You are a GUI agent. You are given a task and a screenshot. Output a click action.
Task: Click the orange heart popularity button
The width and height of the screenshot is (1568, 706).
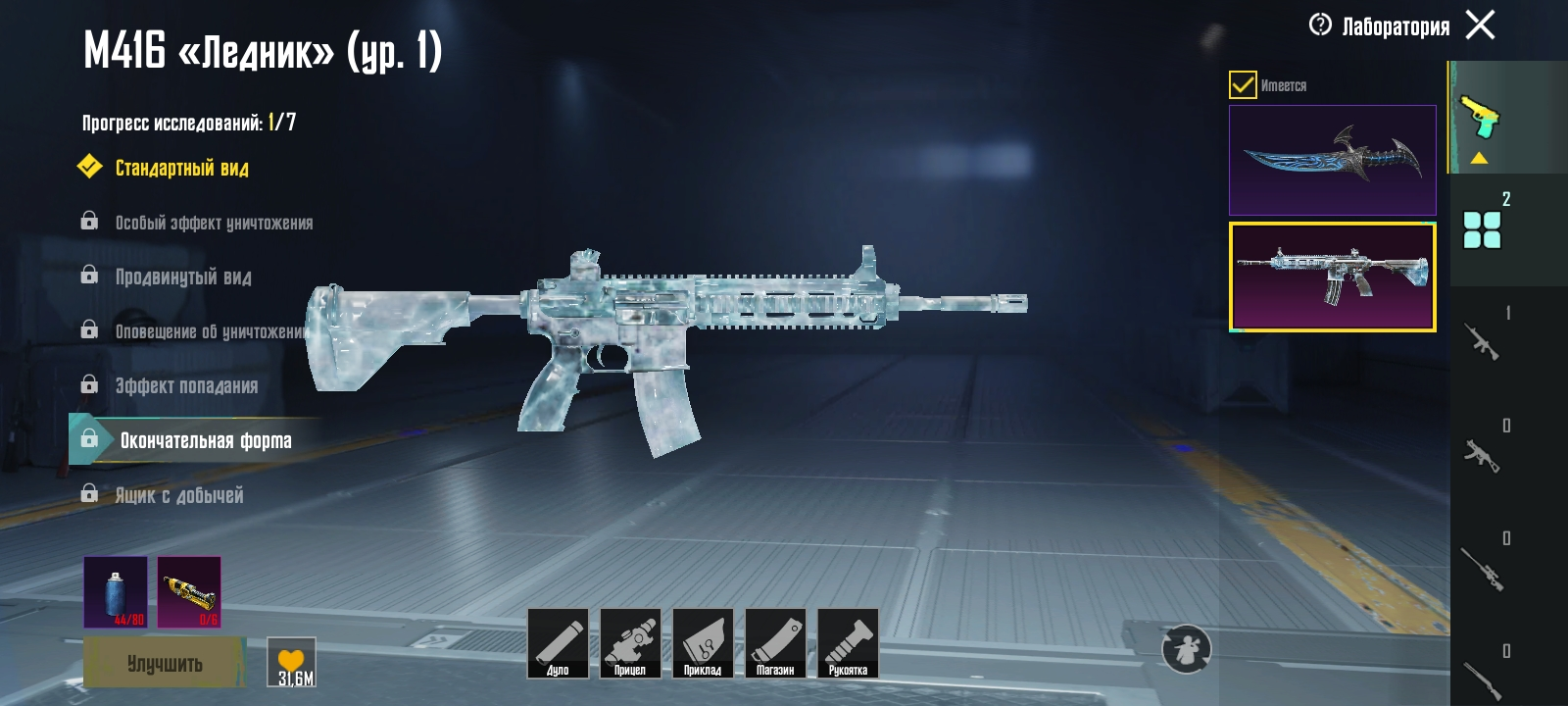click(292, 663)
